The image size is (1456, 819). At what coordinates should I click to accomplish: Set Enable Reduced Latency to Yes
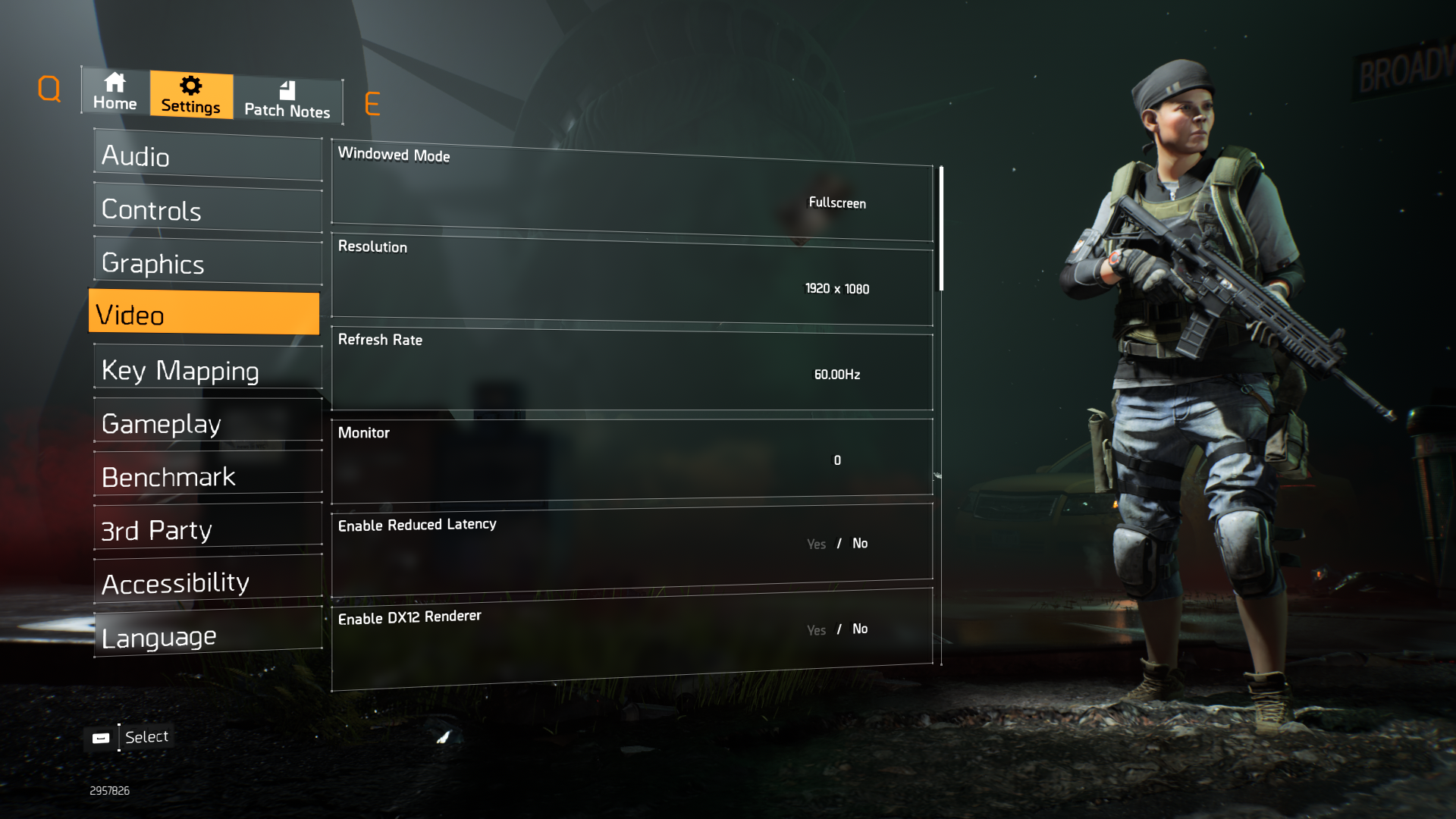point(816,544)
